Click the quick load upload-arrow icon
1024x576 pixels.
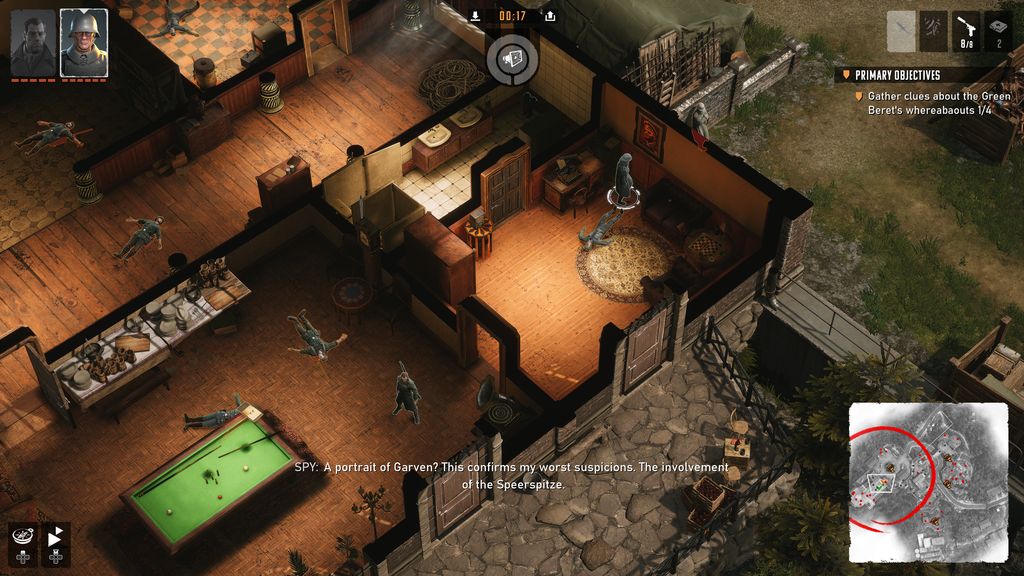tap(549, 16)
